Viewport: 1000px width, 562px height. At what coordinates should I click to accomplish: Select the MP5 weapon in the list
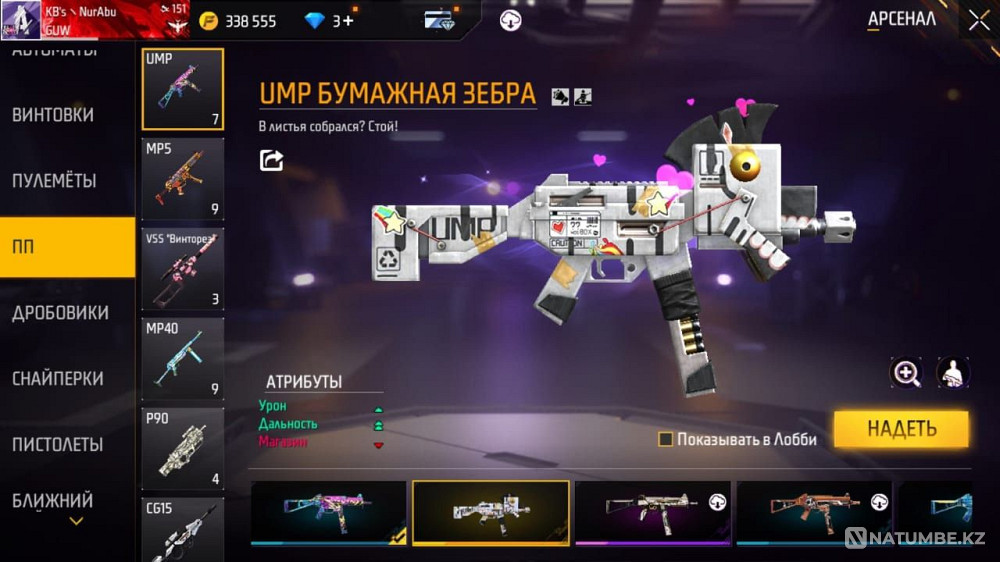pos(182,178)
